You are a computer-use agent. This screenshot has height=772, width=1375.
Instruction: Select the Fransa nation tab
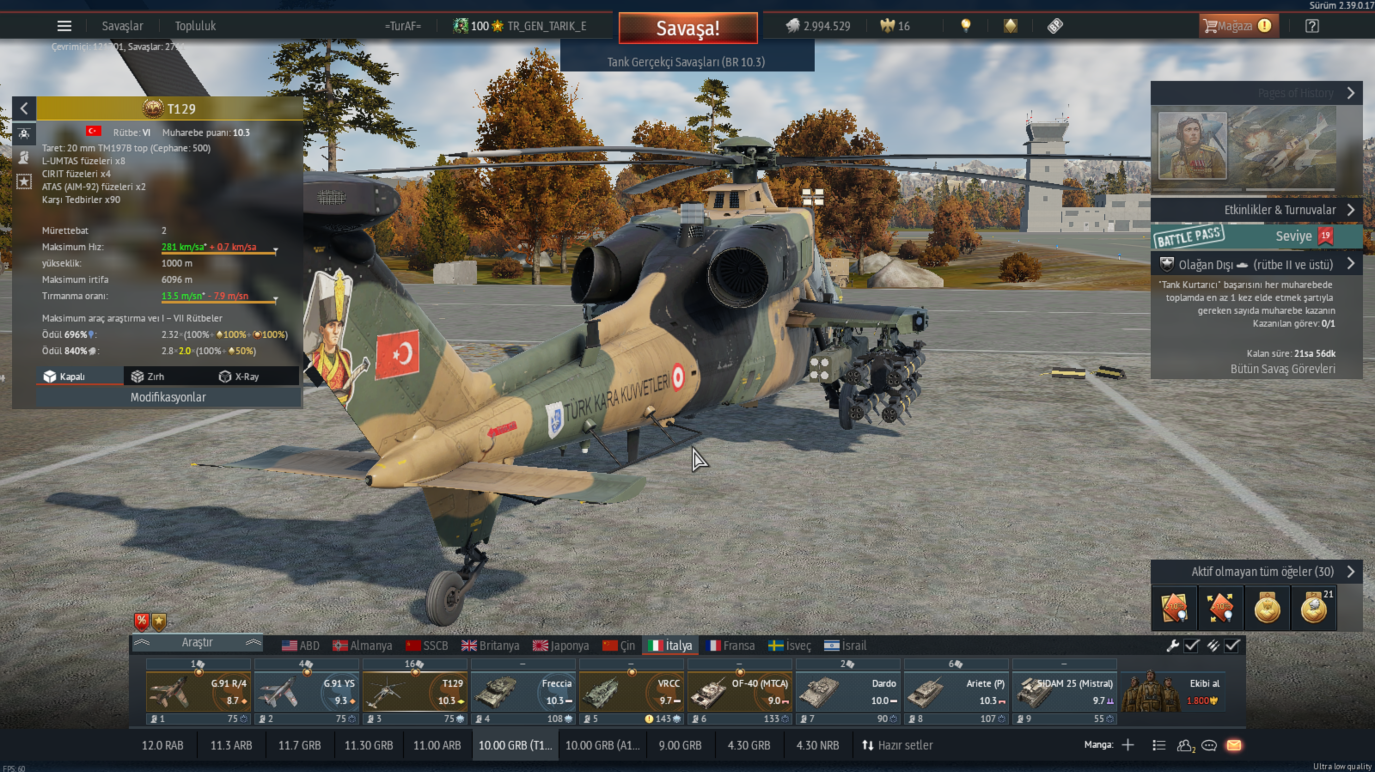click(x=730, y=646)
